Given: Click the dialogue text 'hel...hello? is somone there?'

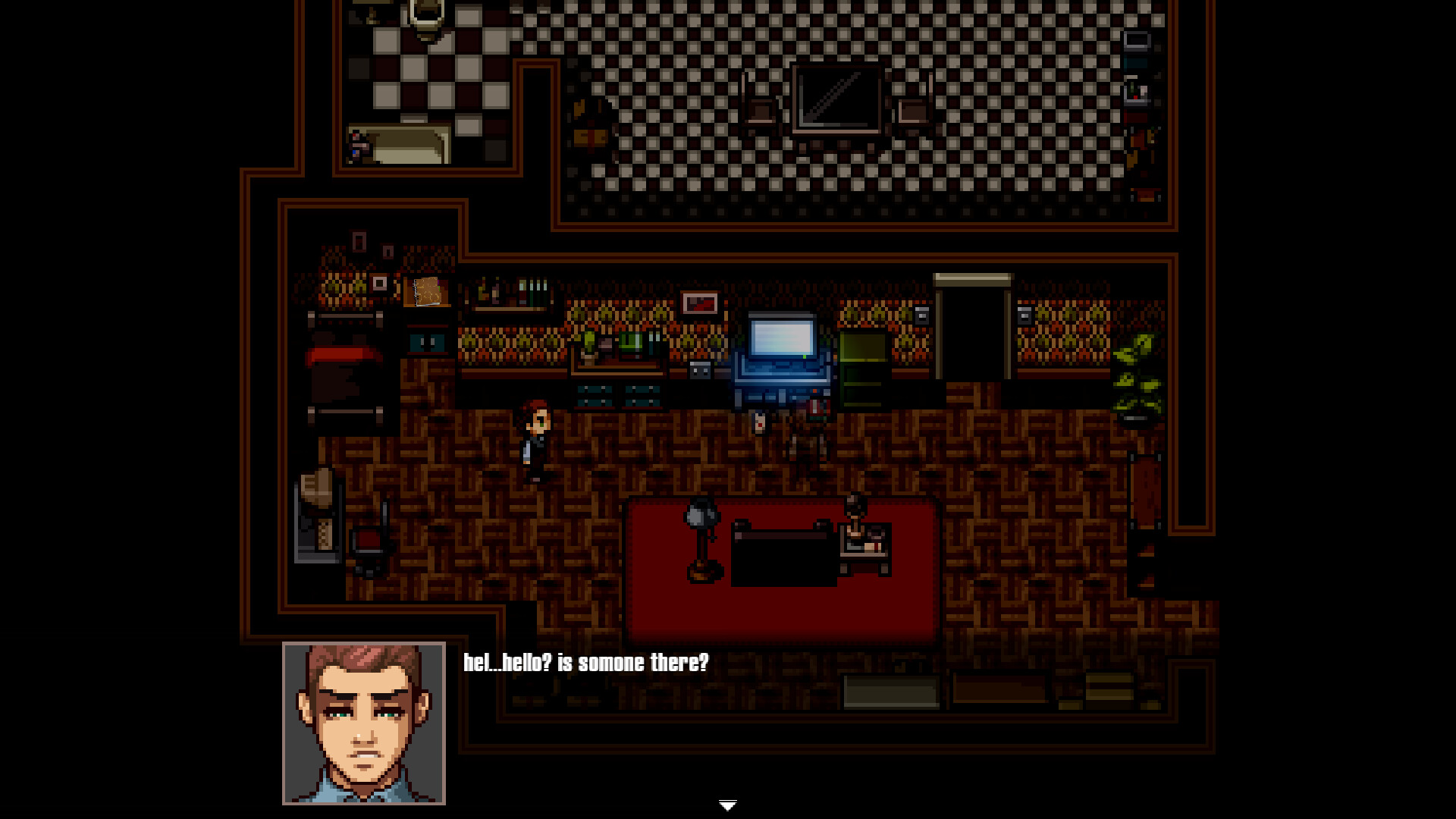Looking at the screenshot, I should [585, 662].
